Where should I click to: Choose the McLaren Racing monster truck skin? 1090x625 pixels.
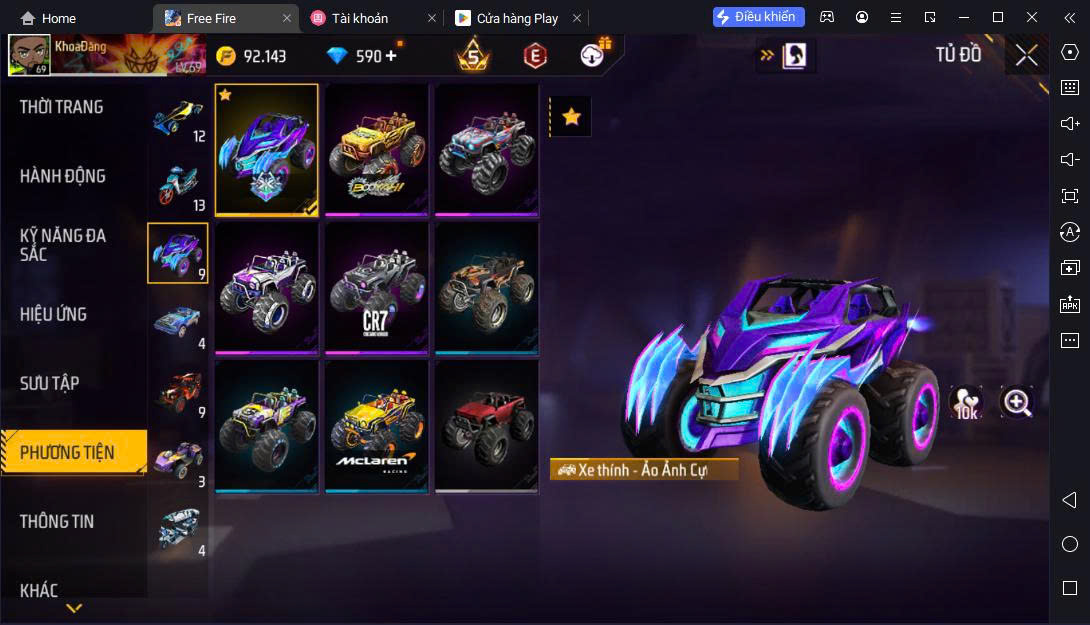point(377,426)
